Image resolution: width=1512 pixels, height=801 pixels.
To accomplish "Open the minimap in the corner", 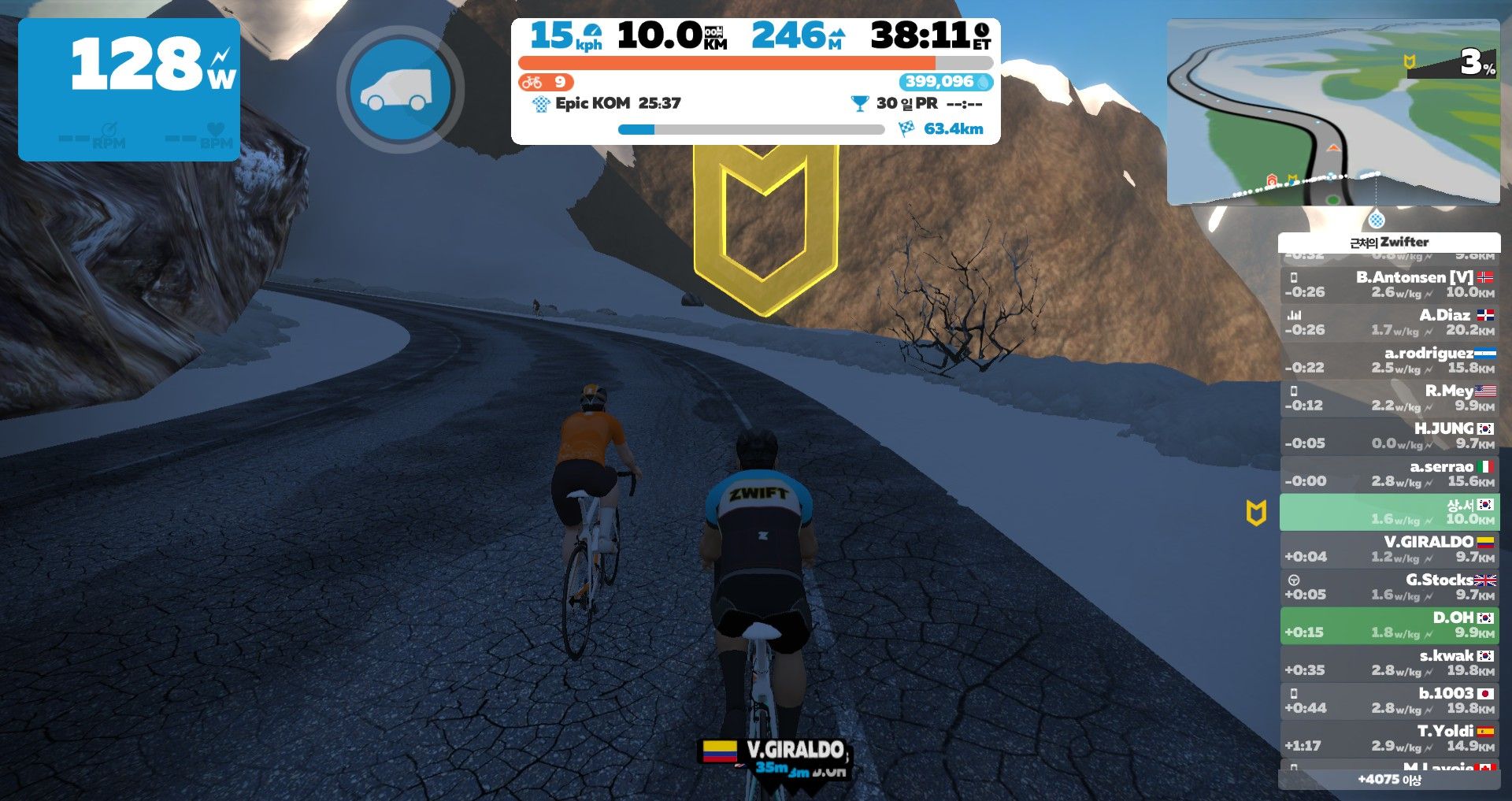I will coord(1332,113).
